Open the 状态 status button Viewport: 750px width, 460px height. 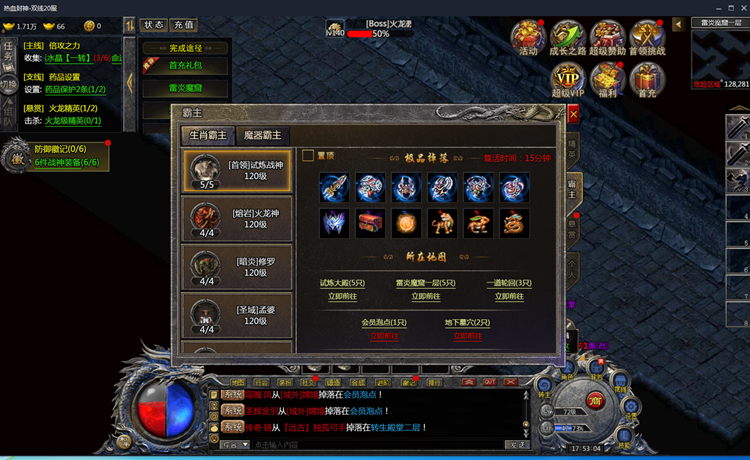[x=154, y=24]
